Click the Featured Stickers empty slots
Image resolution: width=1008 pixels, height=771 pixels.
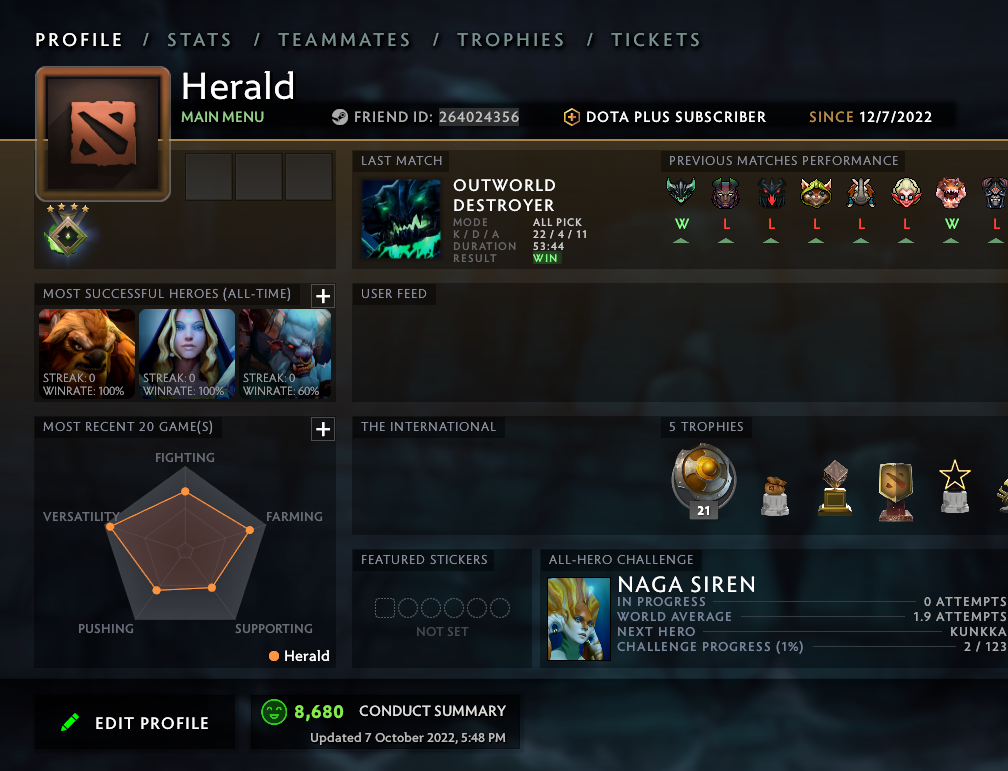click(442, 608)
